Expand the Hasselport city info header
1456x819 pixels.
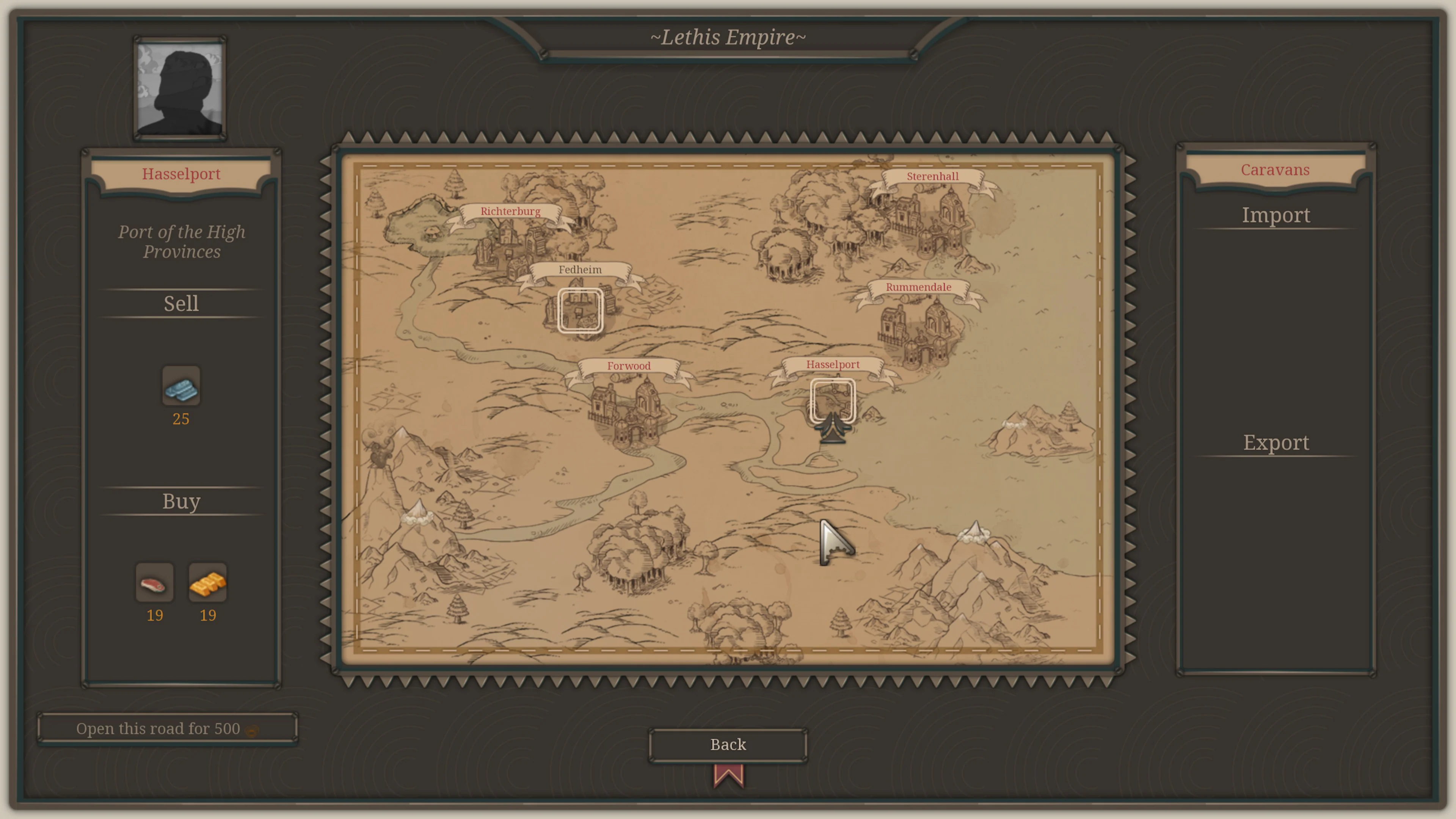tap(181, 174)
